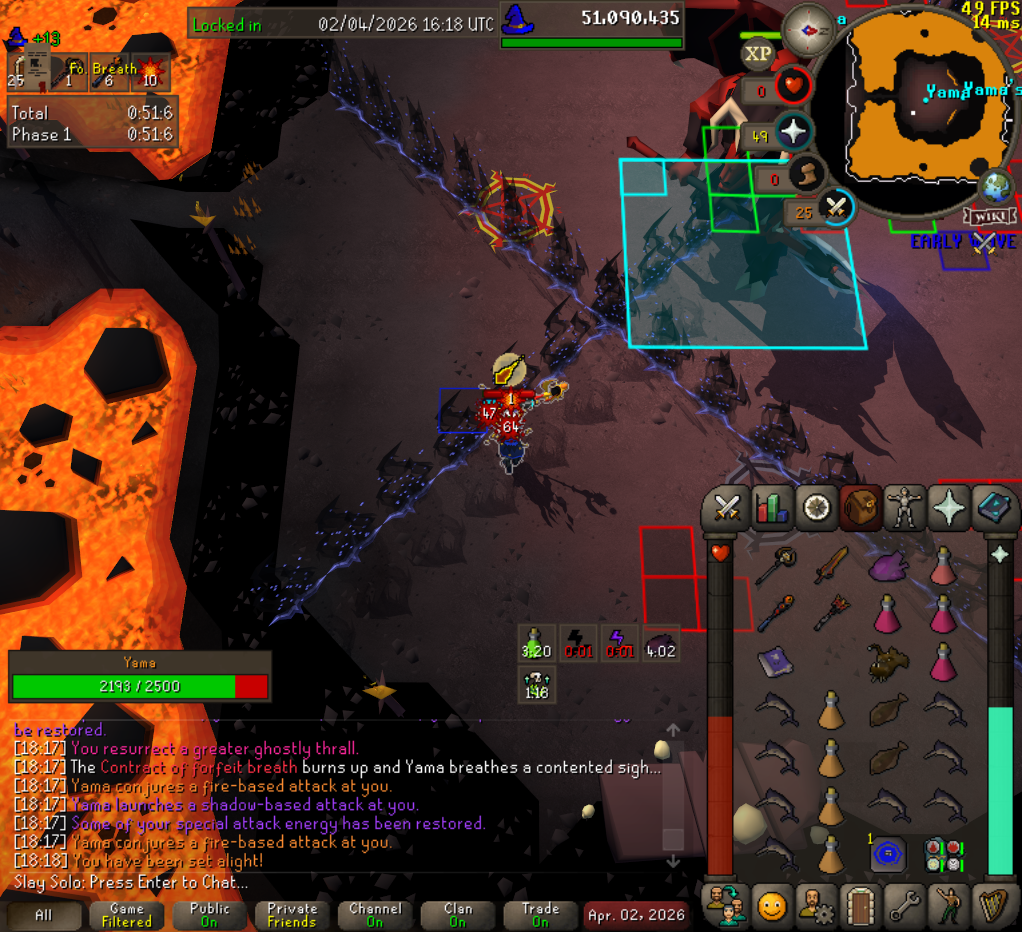1022x932 pixels.
Task: Open the Combat Options tab
Action: coord(726,508)
